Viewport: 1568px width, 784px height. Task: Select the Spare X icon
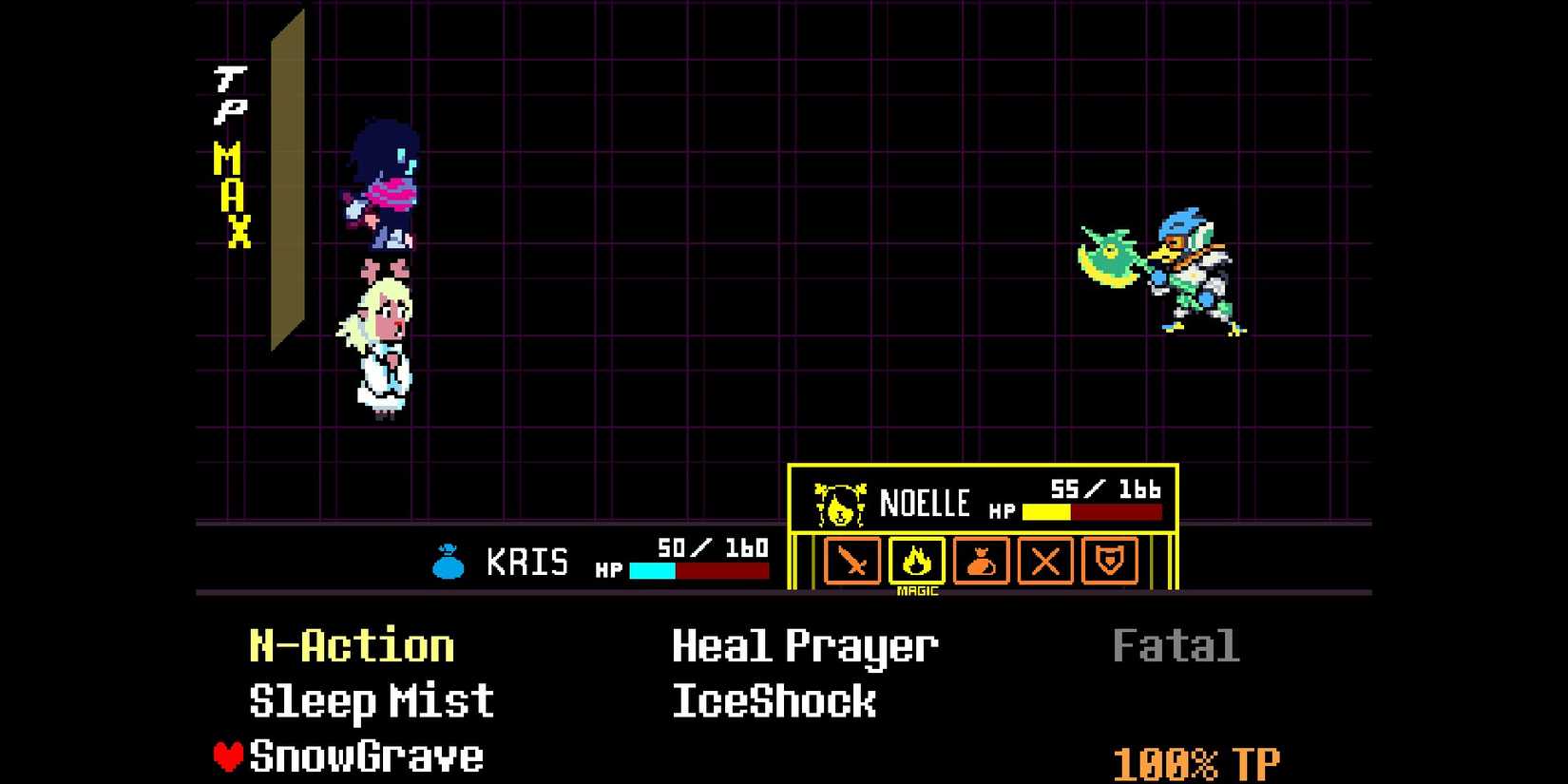(x=1043, y=563)
